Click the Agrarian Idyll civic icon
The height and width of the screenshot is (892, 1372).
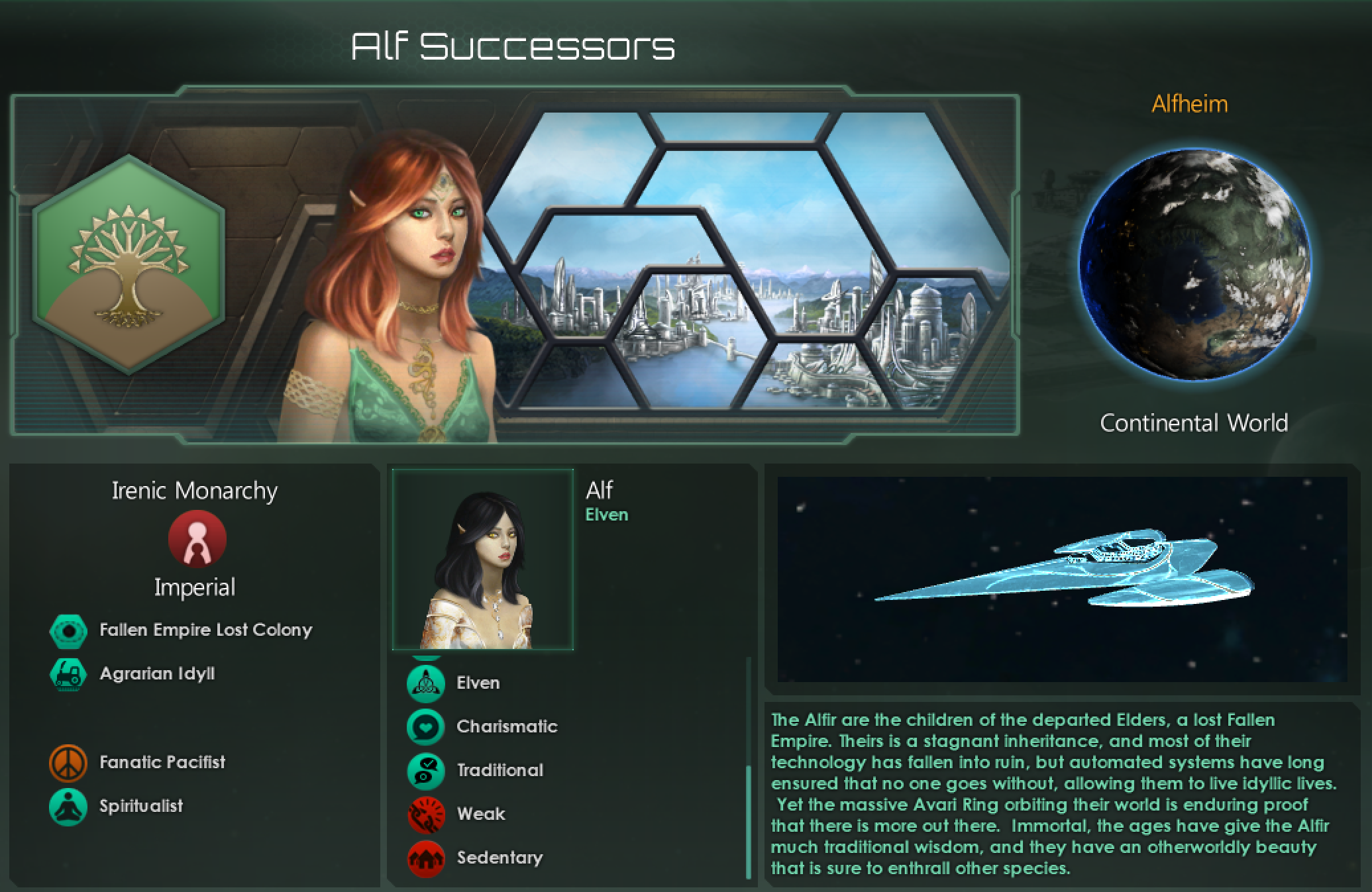click(x=69, y=674)
